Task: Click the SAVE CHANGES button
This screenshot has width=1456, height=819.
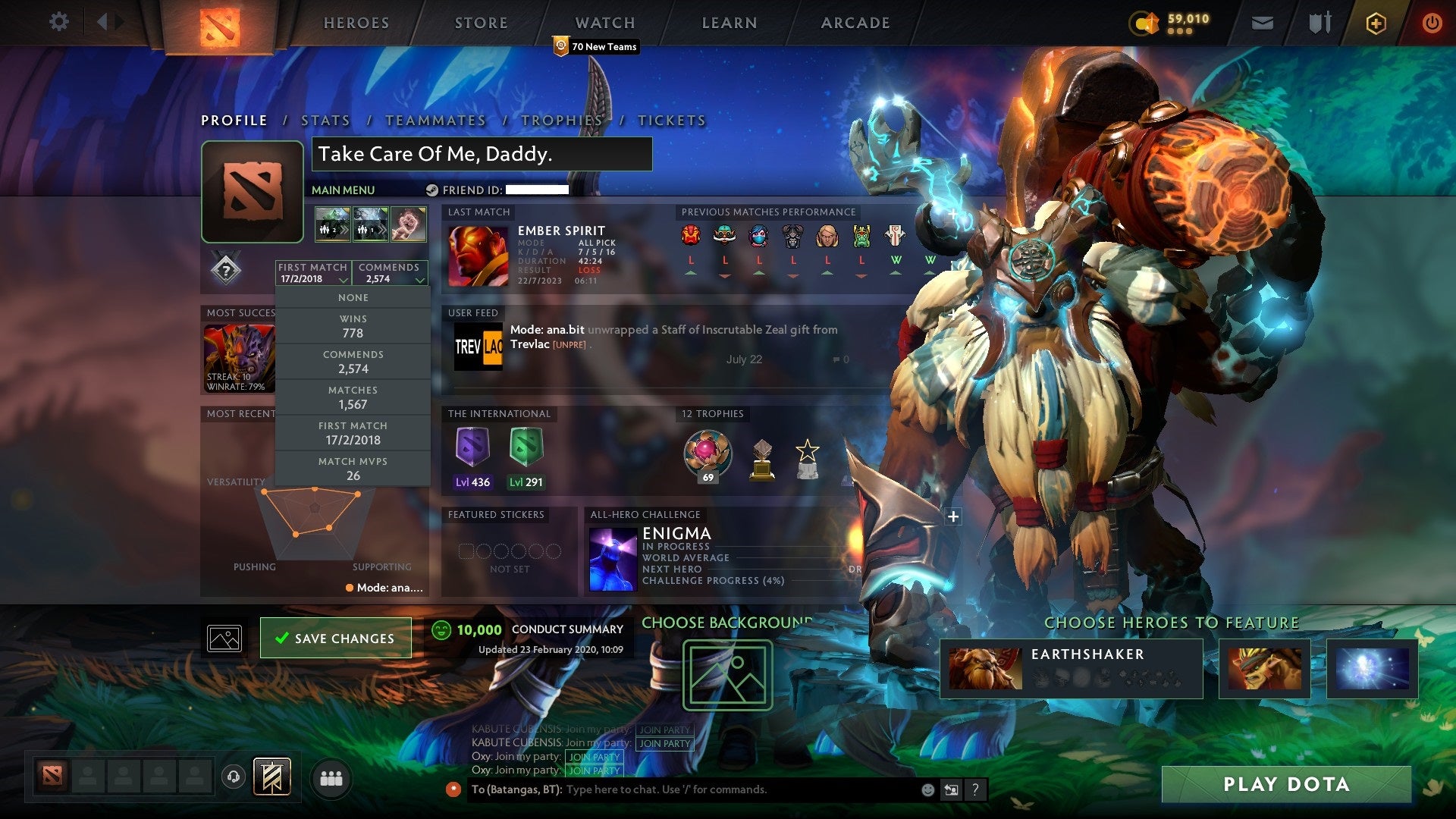Action: tap(336, 638)
